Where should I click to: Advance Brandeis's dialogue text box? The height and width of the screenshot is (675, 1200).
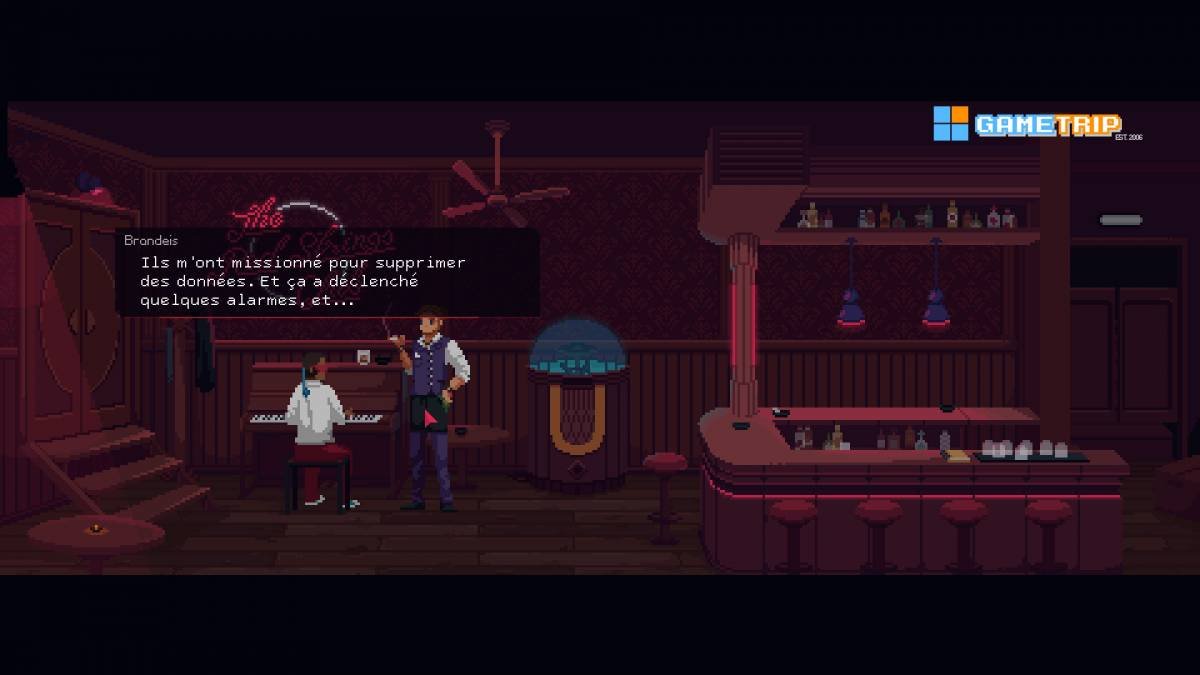pyautogui.click(x=328, y=273)
